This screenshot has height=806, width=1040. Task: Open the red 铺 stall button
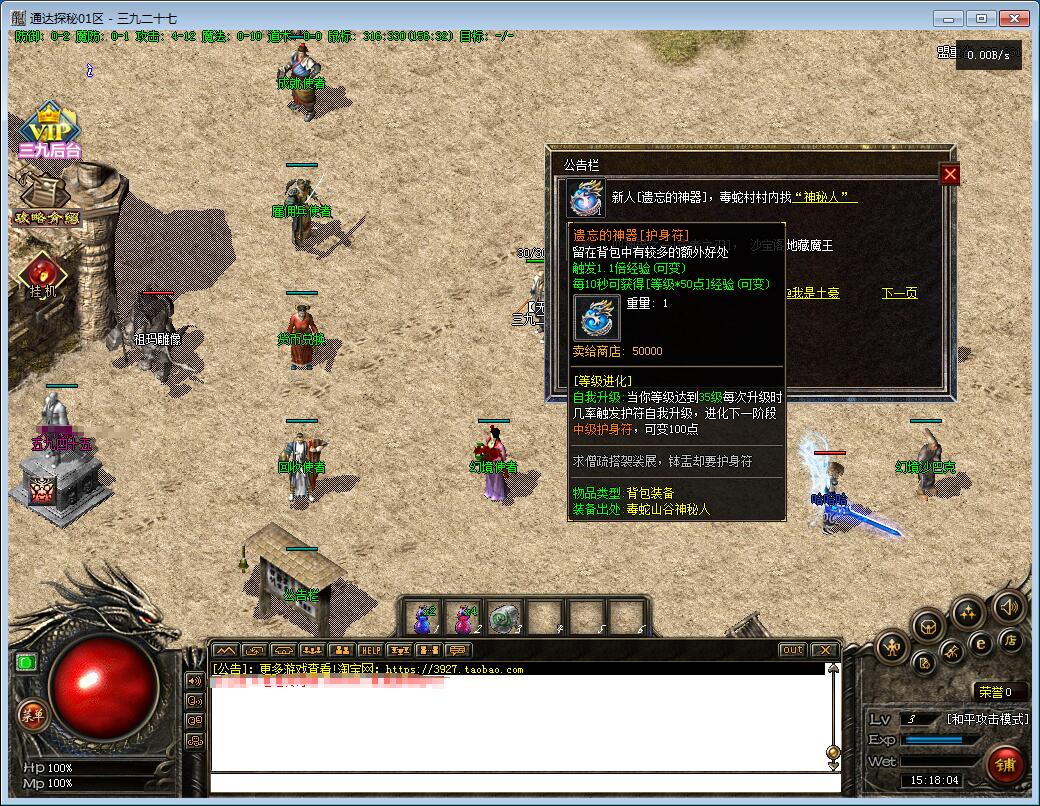pyautogui.click(x=1007, y=765)
